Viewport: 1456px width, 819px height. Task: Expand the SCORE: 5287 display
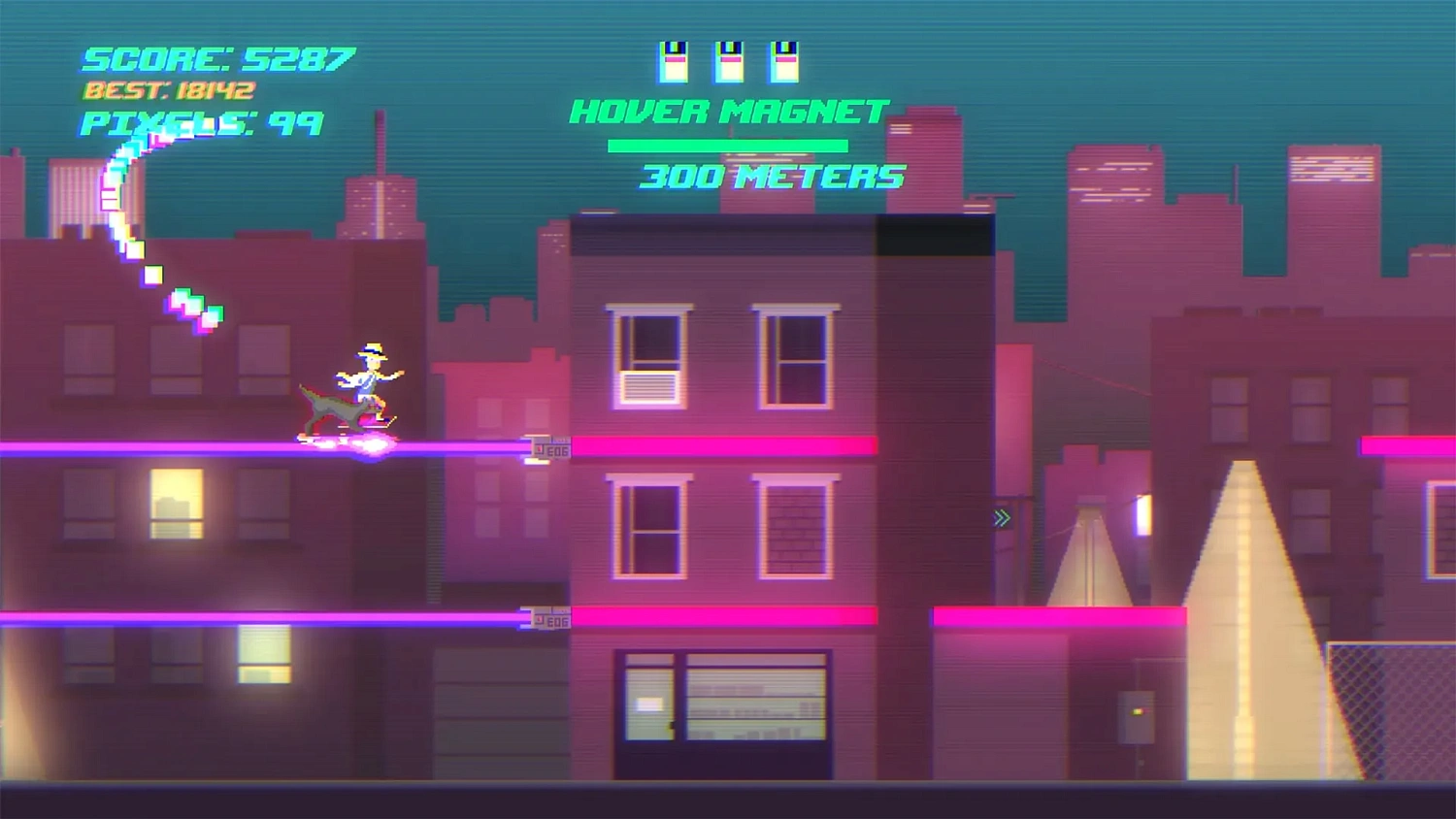tap(215, 56)
